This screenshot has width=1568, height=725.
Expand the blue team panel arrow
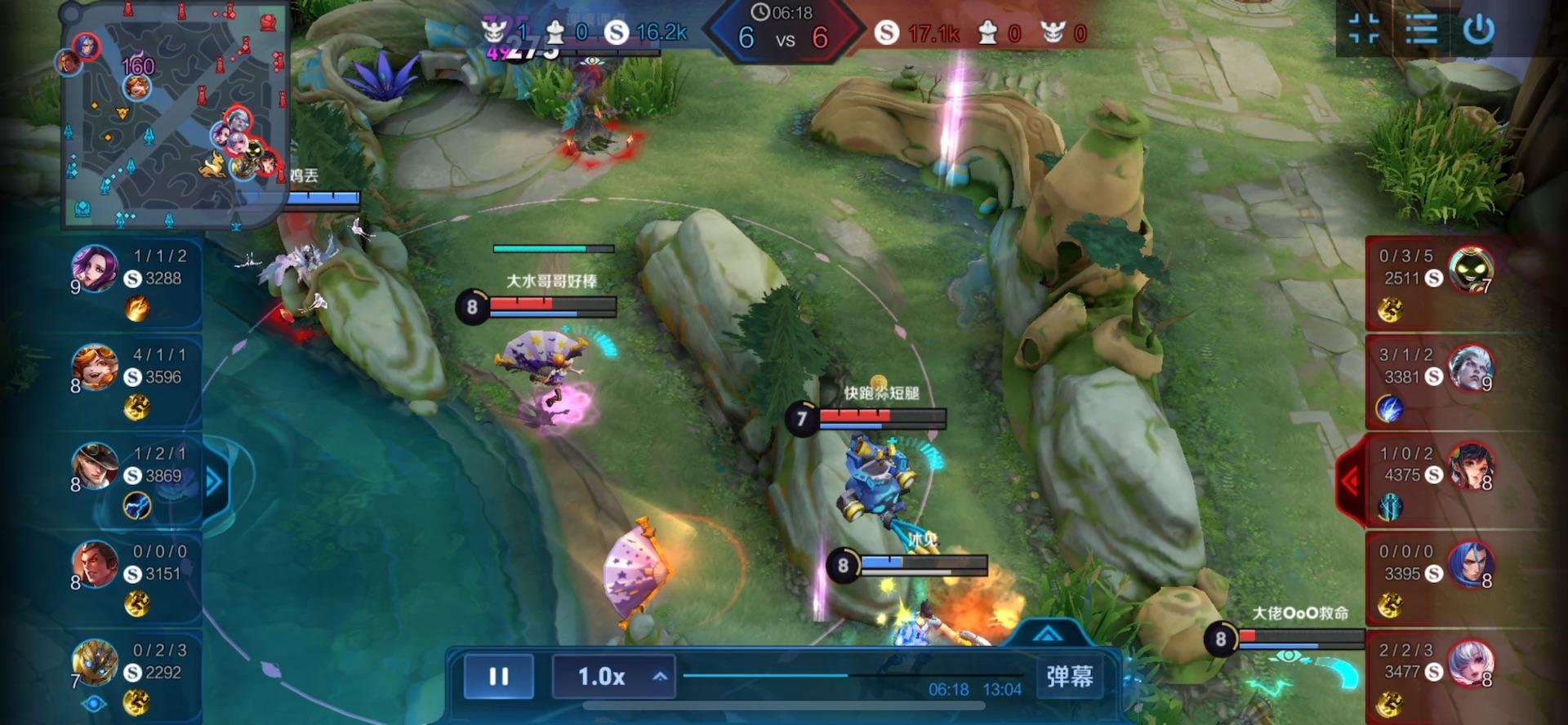(213, 482)
